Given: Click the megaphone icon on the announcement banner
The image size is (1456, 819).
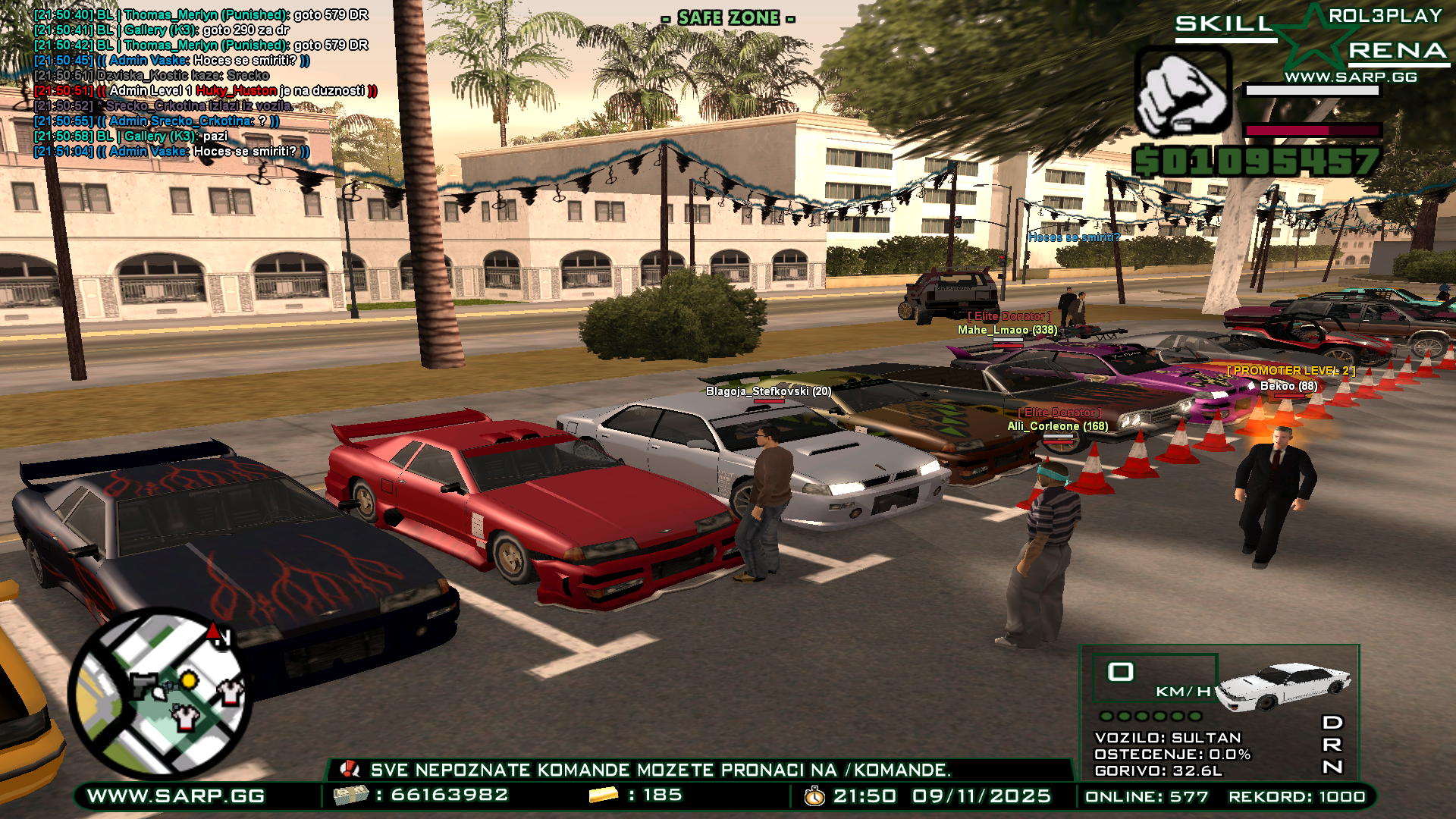Looking at the screenshot, I should (350, 770).
